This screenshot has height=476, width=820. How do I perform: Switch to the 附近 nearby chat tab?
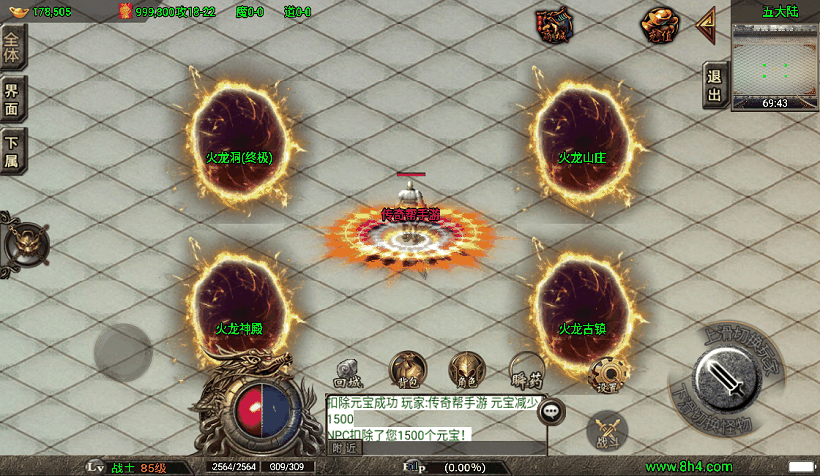[345, 448]
